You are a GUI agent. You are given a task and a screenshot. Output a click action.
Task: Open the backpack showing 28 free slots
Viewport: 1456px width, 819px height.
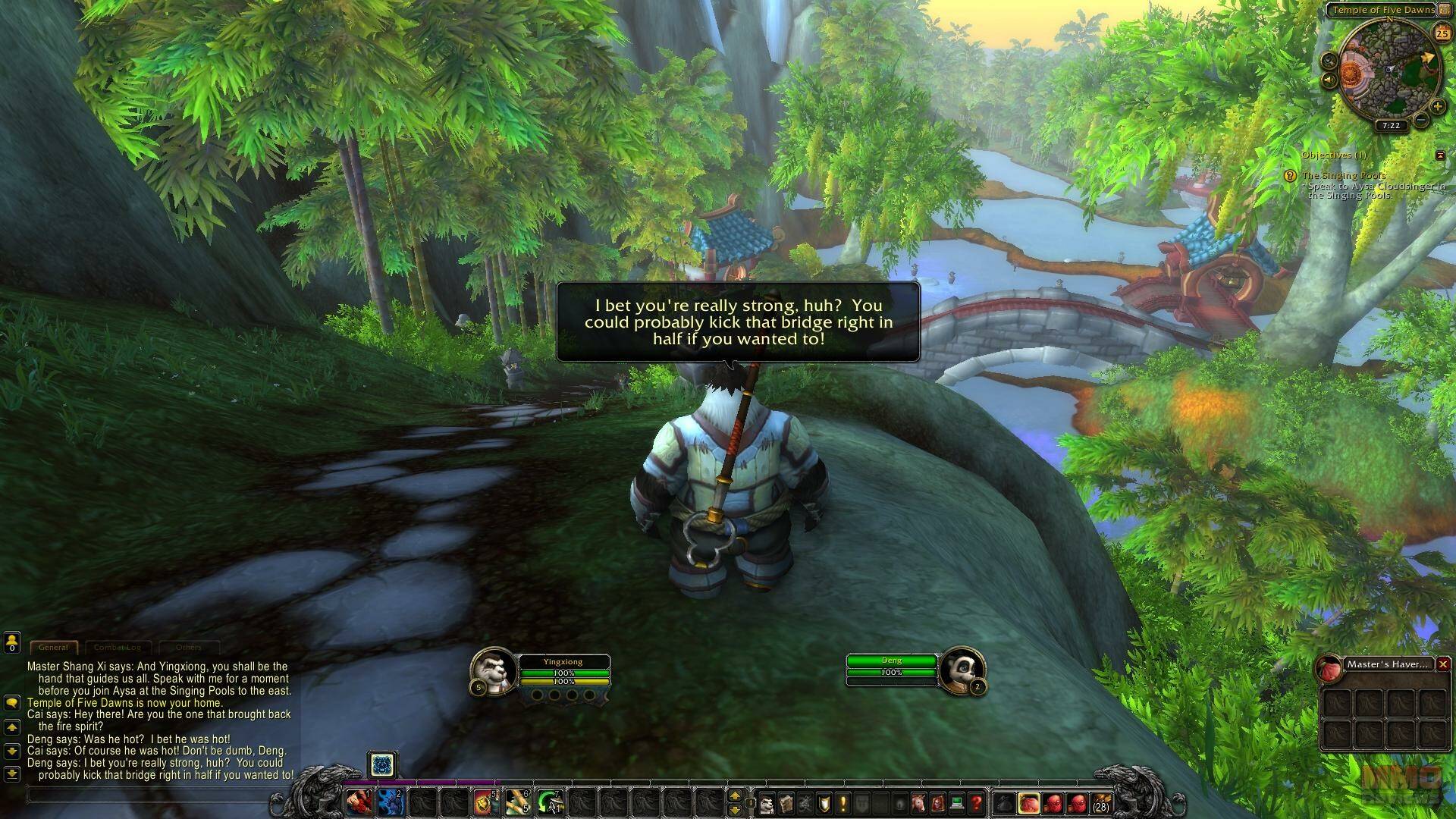(1100, 802)
